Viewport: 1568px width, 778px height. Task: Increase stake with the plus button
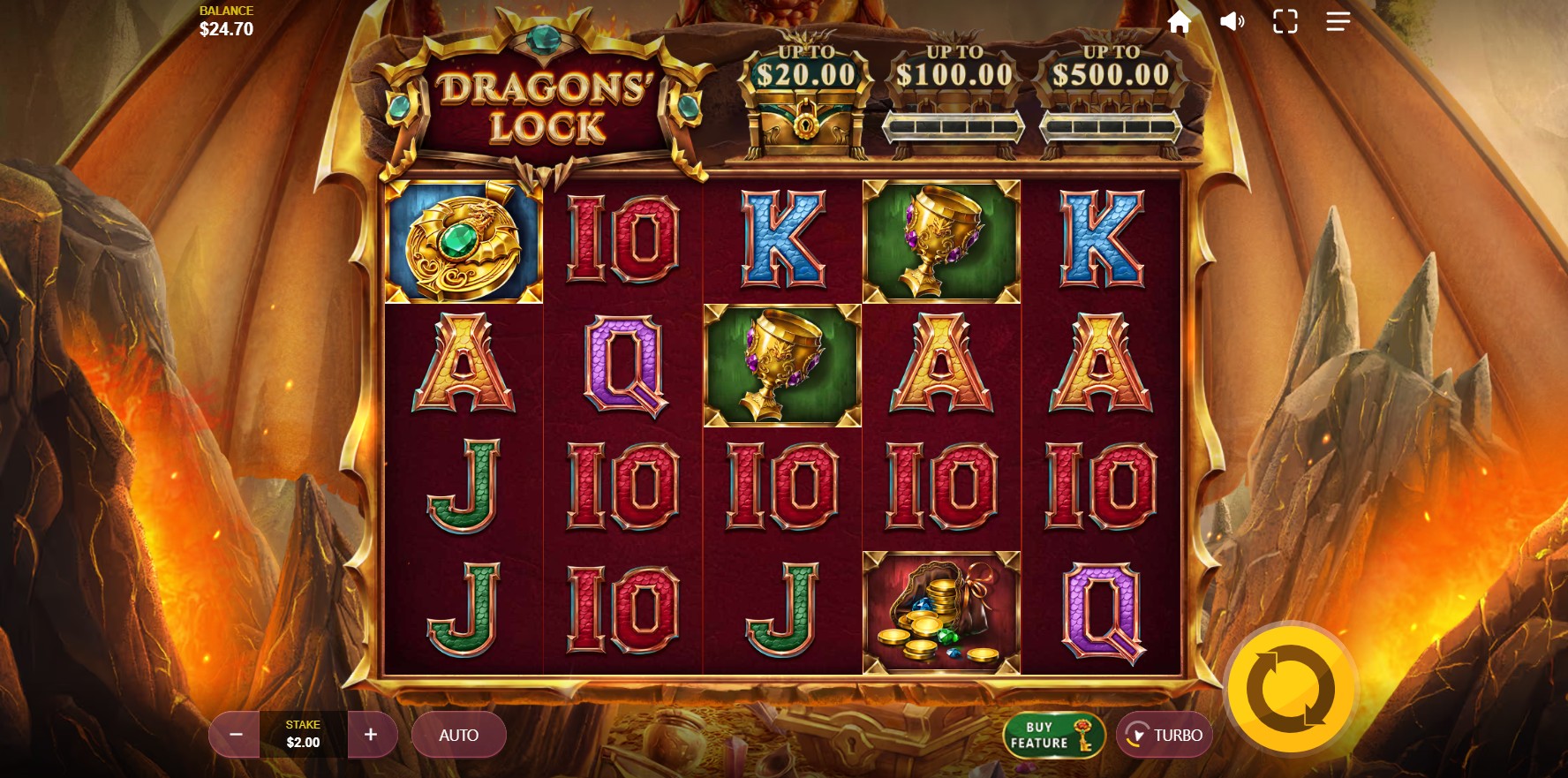click(371, 734)
